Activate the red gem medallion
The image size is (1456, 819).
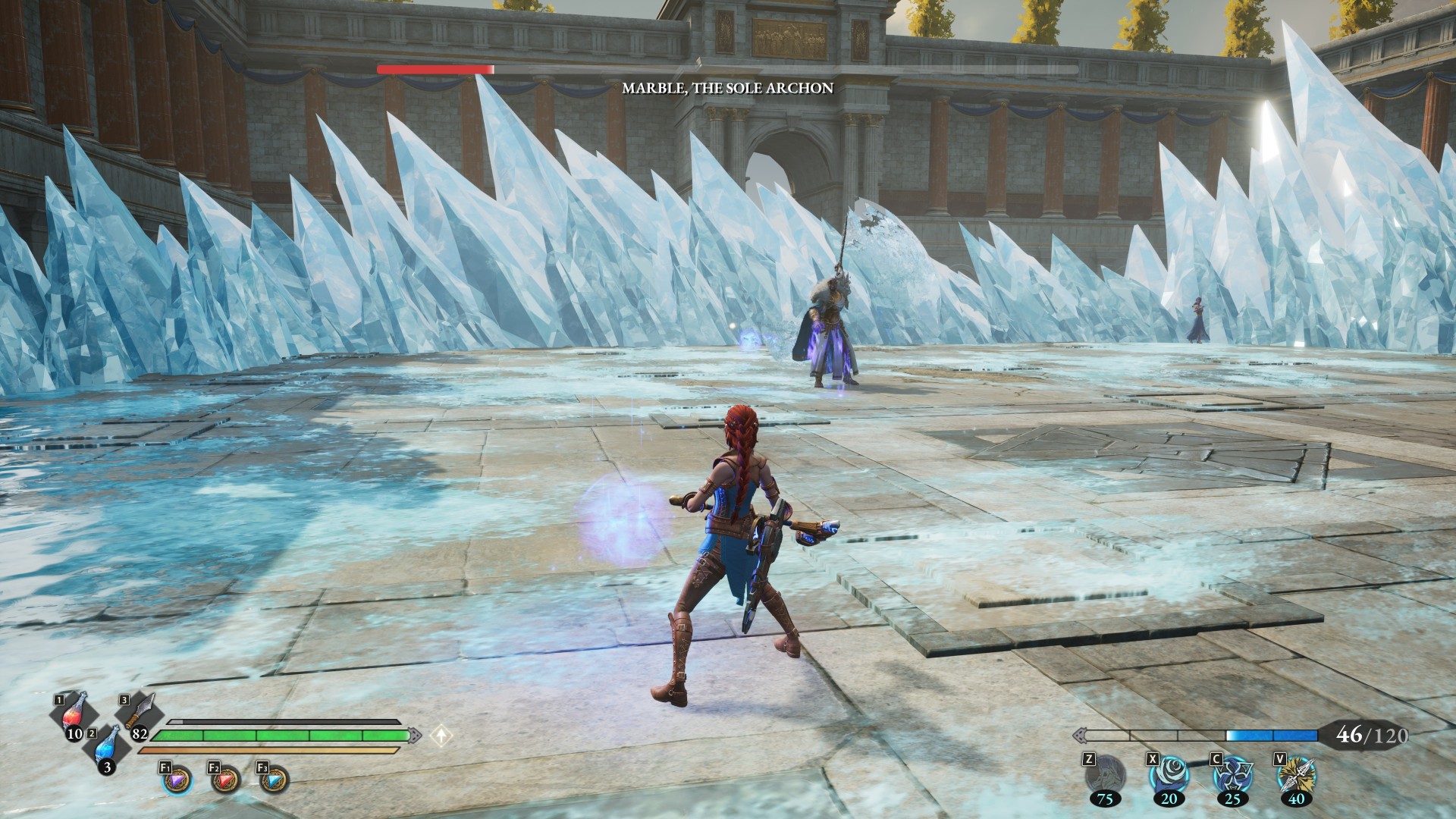(x=225, y=780)
